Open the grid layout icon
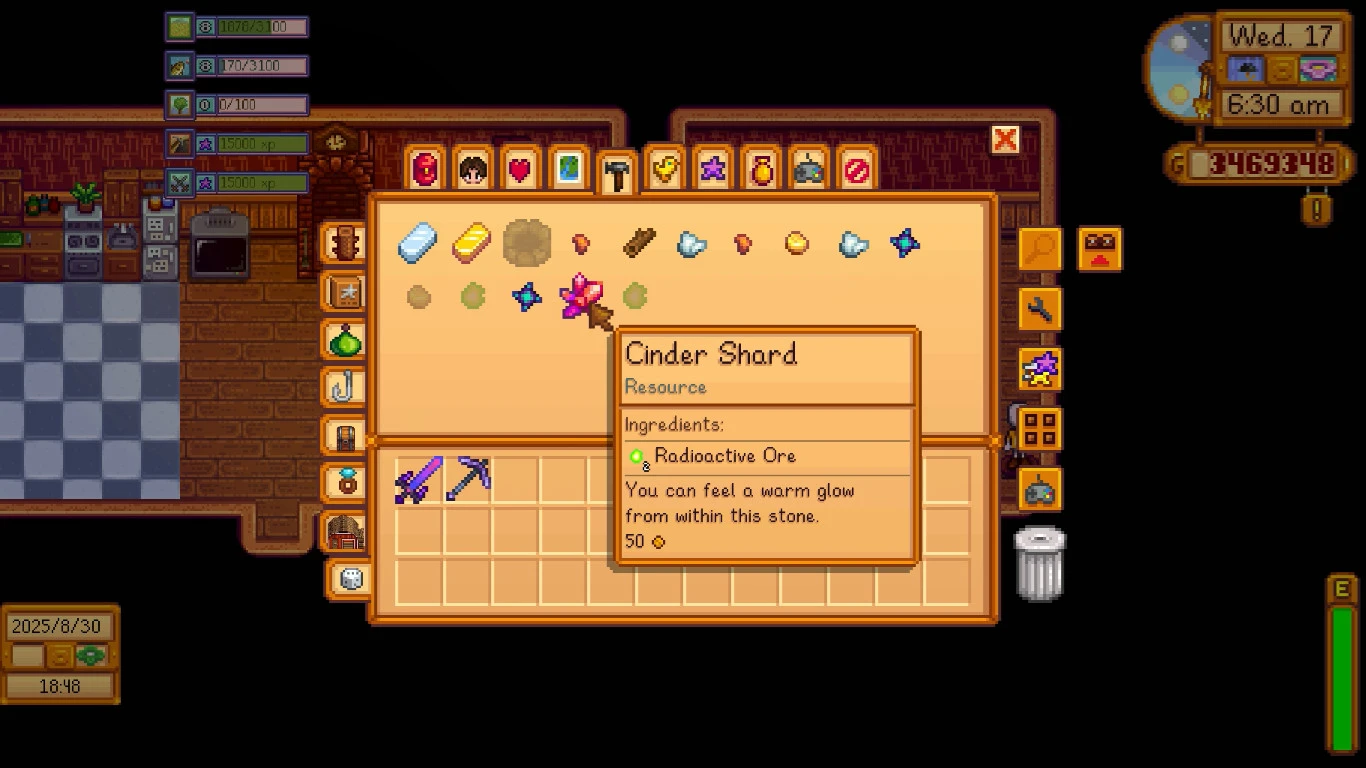The image size is (1366, 768). coord(1038,428)
